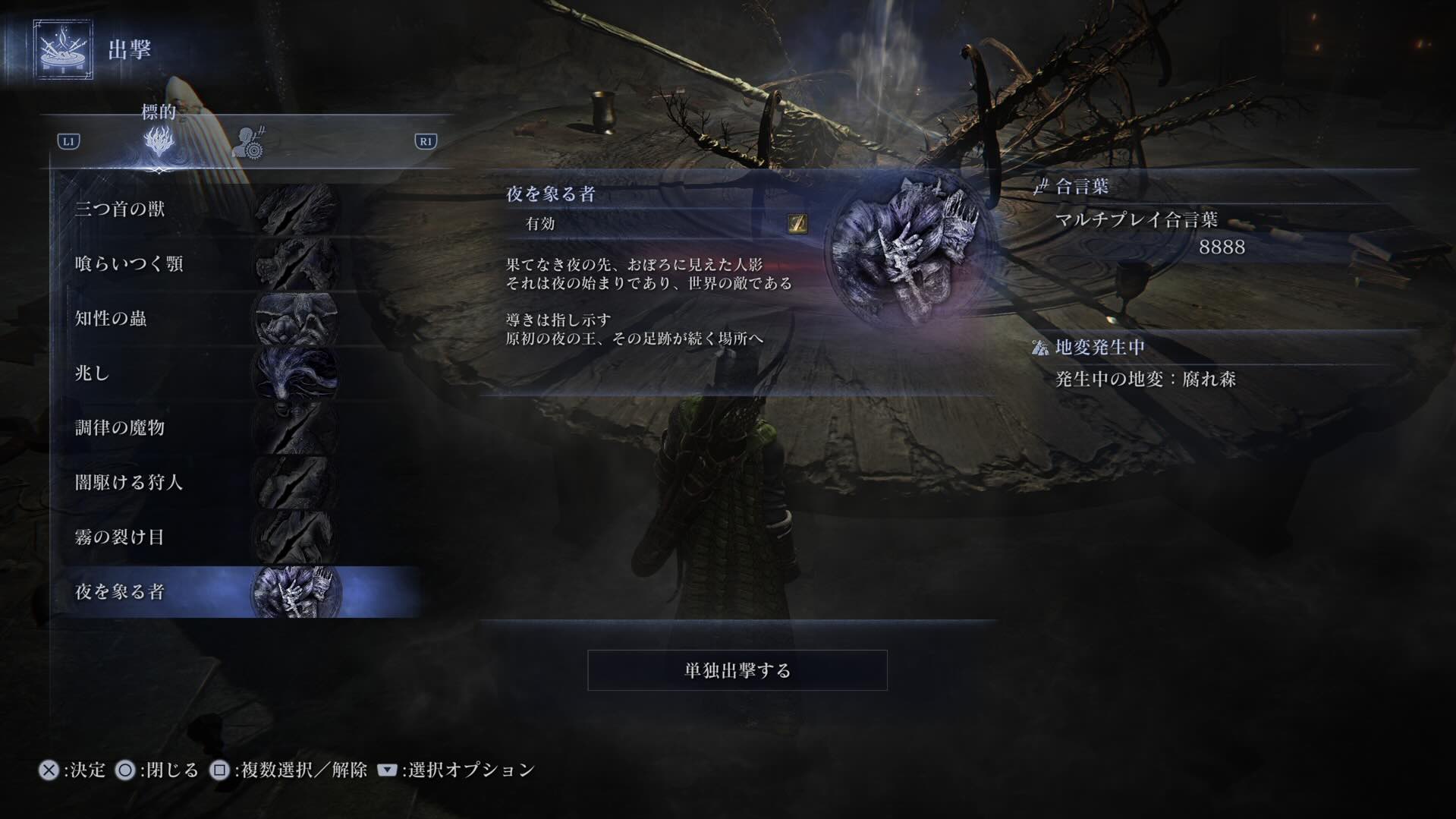The width and height of the screenshot is (1456, 819).
Task: Select 闇駆ける狩人 from the target list
Action: pyautogui.click(x=127, y=483)
